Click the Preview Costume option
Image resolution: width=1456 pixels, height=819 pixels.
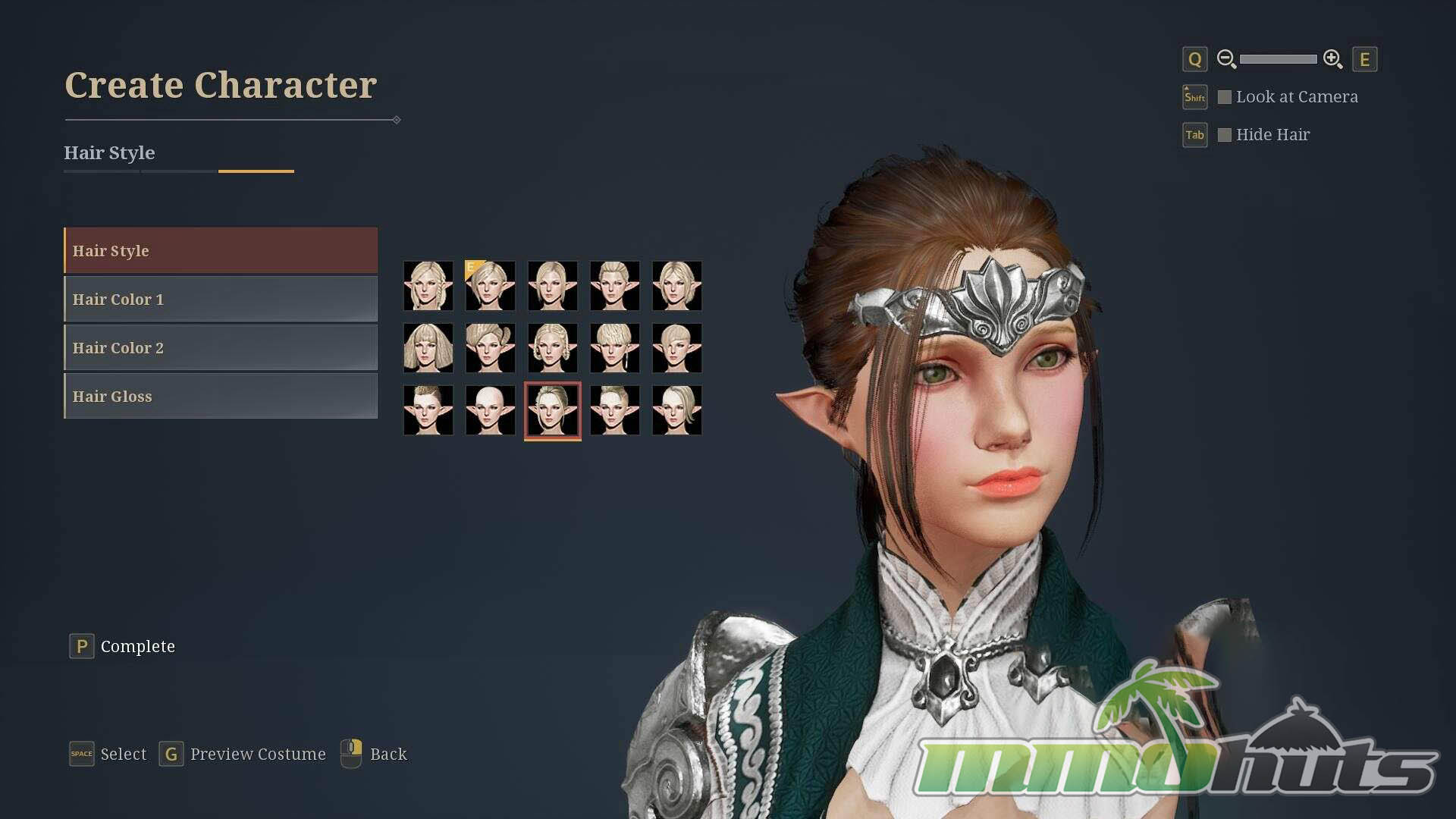(258, 754)
